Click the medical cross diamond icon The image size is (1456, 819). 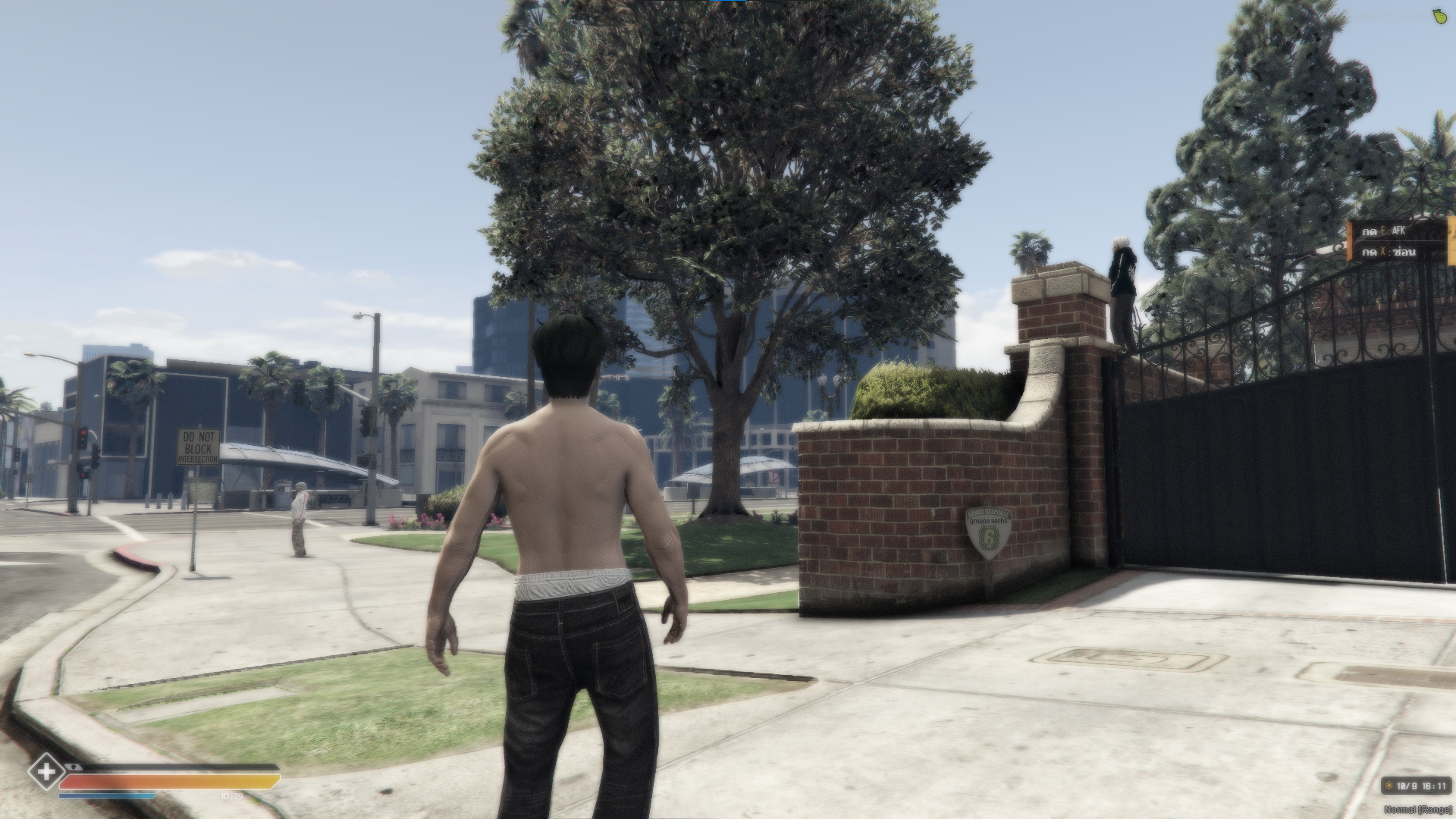(46, 773)
